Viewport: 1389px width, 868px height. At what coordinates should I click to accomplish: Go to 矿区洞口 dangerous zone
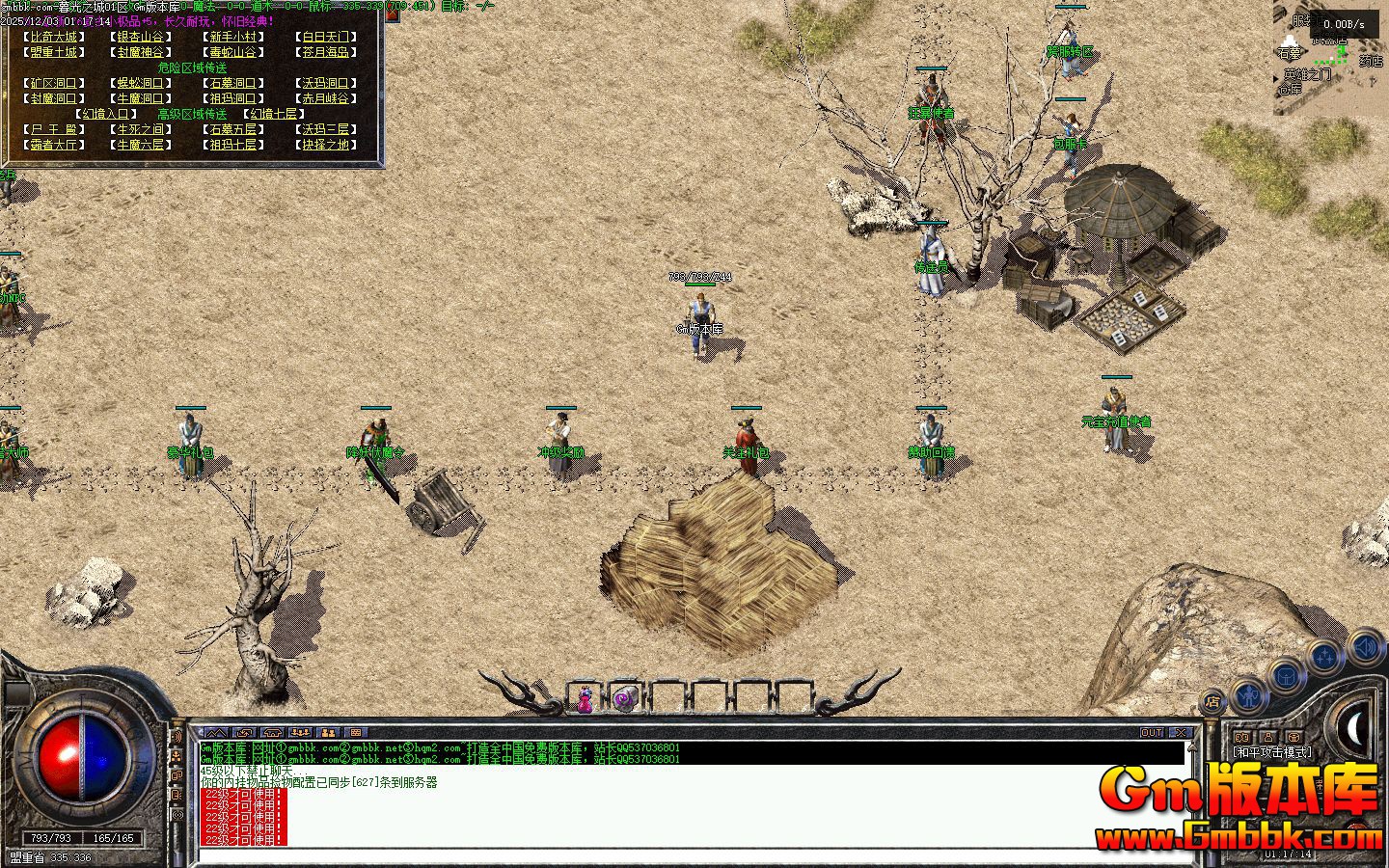[x=52, y=83]
